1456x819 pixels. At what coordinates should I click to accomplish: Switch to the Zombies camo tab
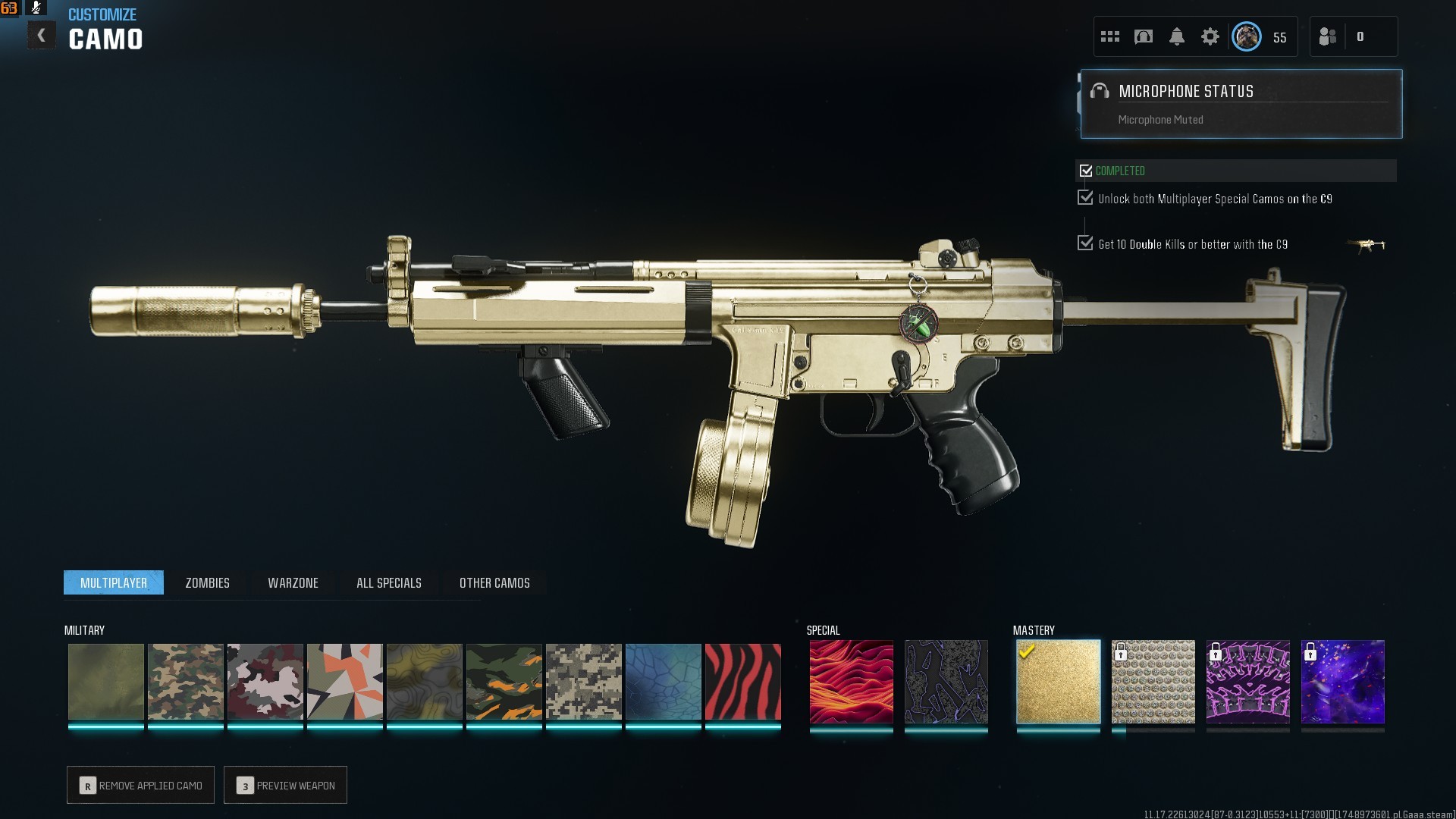tap(207, 582)
